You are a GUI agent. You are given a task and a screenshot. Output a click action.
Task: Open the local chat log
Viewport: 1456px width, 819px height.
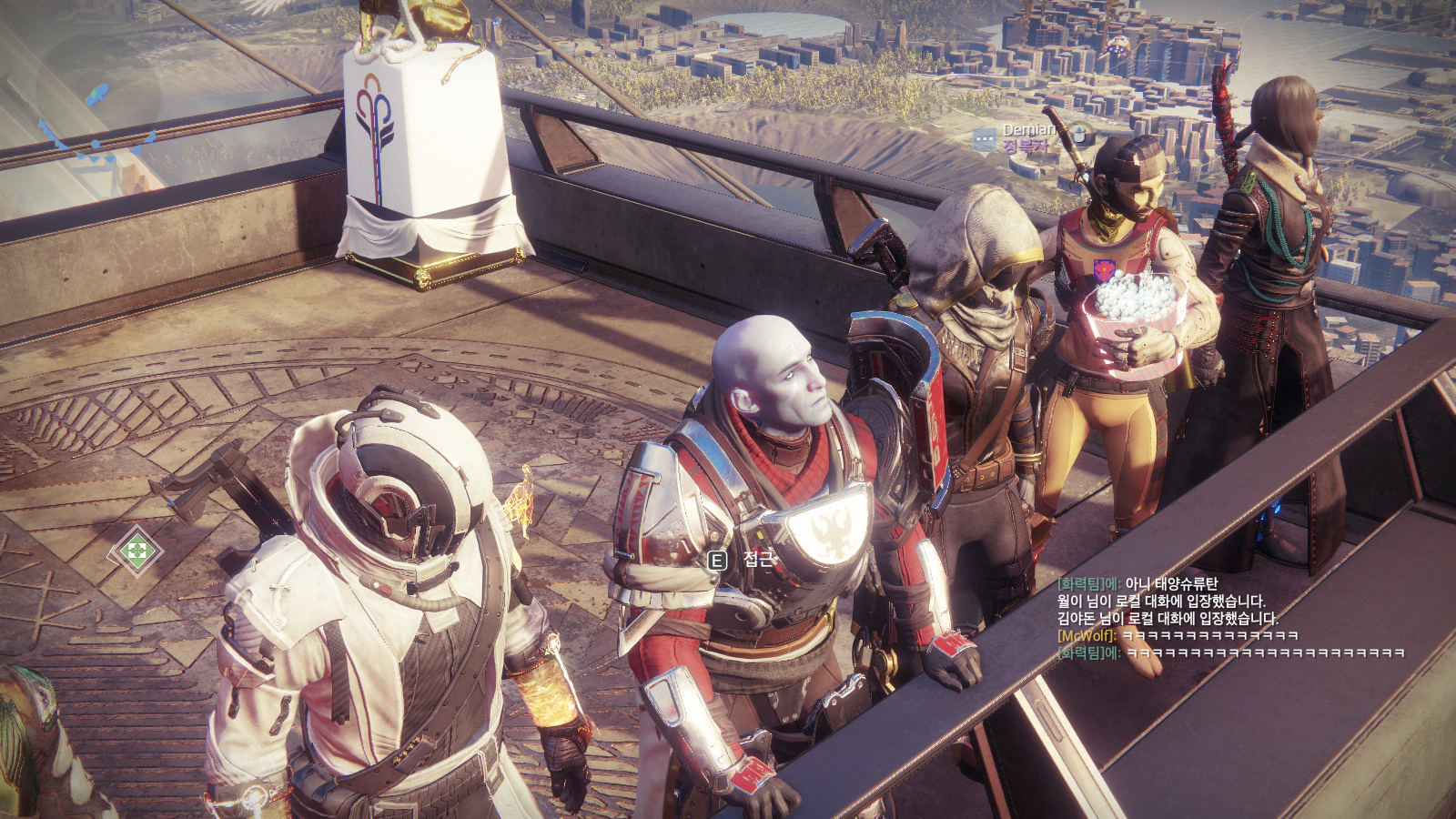point(1228,619)
